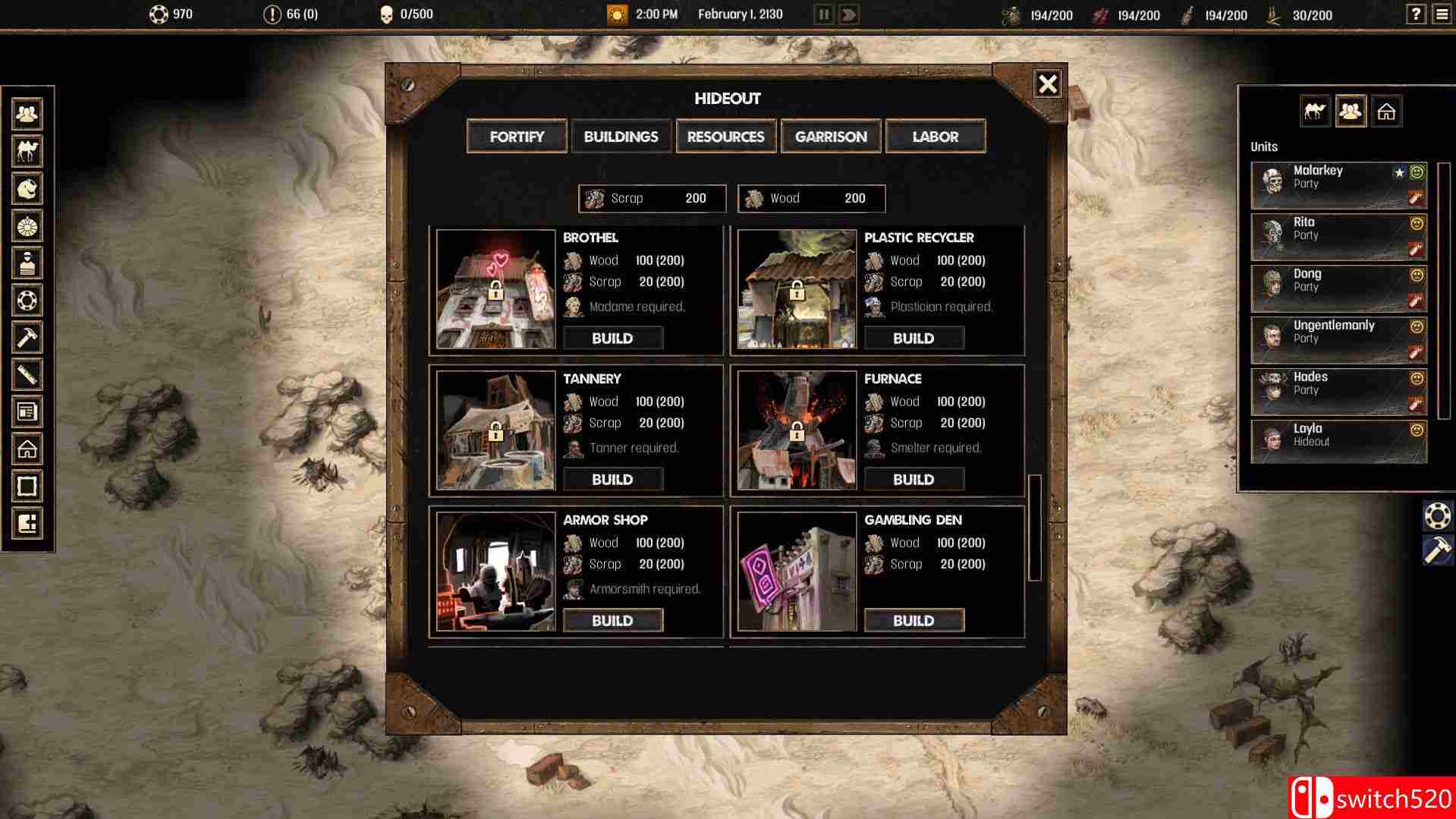Build the Plastic Recycler
Screen dimensions: 1456x819
coord(914,339)
